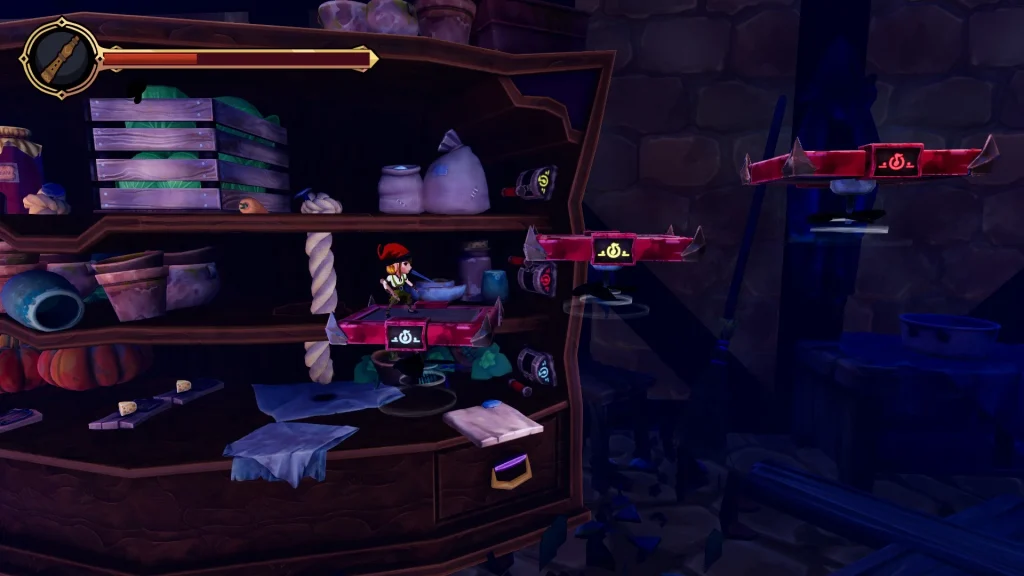Click the weapon emblem icon beside the health bar
Viewport: 1024px width, 576px height.
pos(60,59)
